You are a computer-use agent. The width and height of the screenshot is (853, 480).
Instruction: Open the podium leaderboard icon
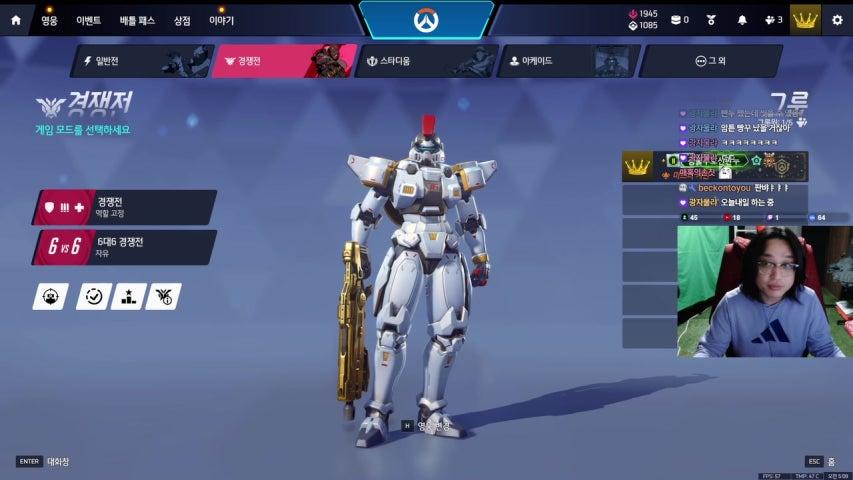coord(128,296)
